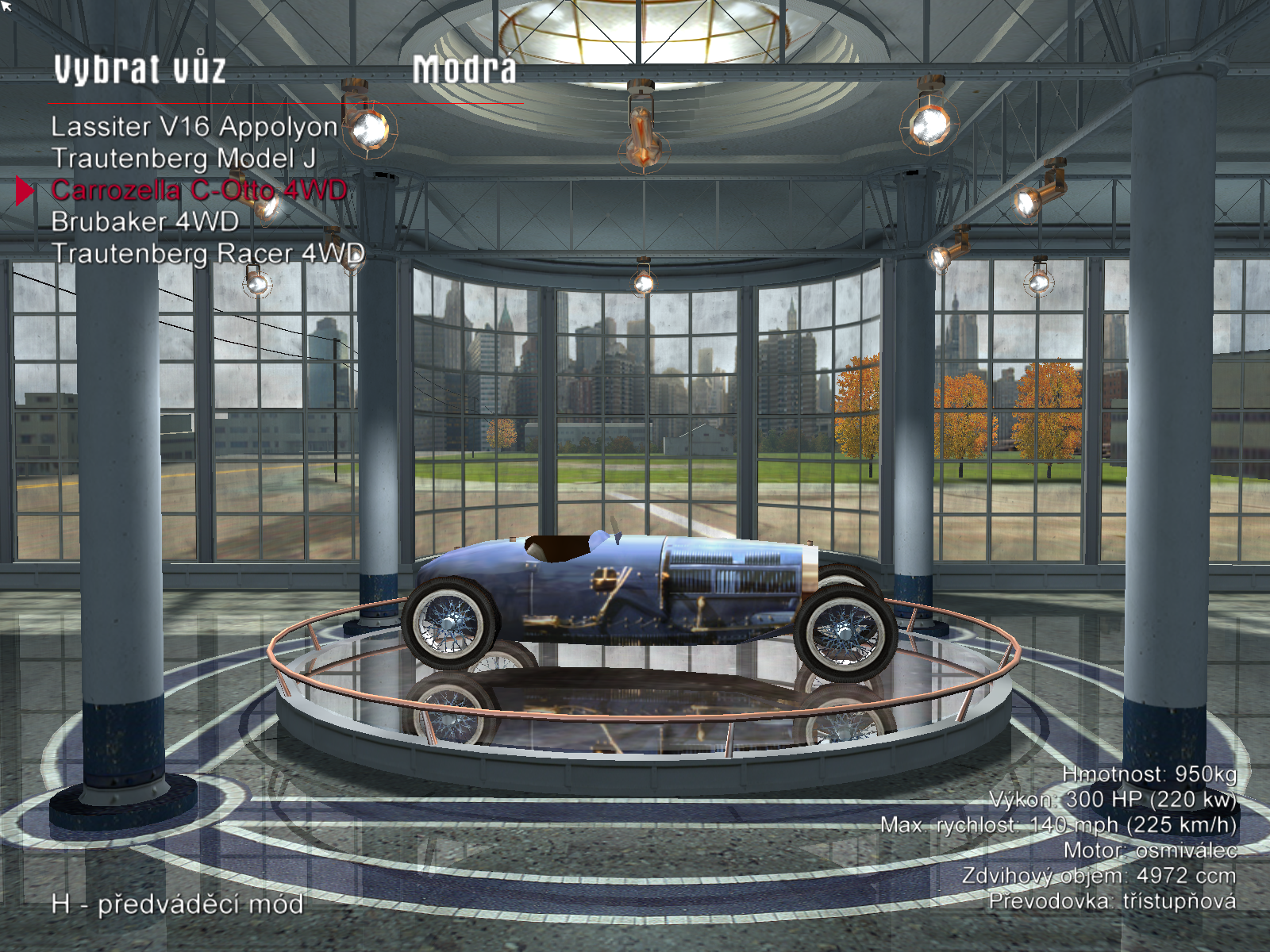Pick the highlighted Carrozella C-Otto 4WD
The height and width of the screenshot is (952, 1270).
[x=198, y=190]
